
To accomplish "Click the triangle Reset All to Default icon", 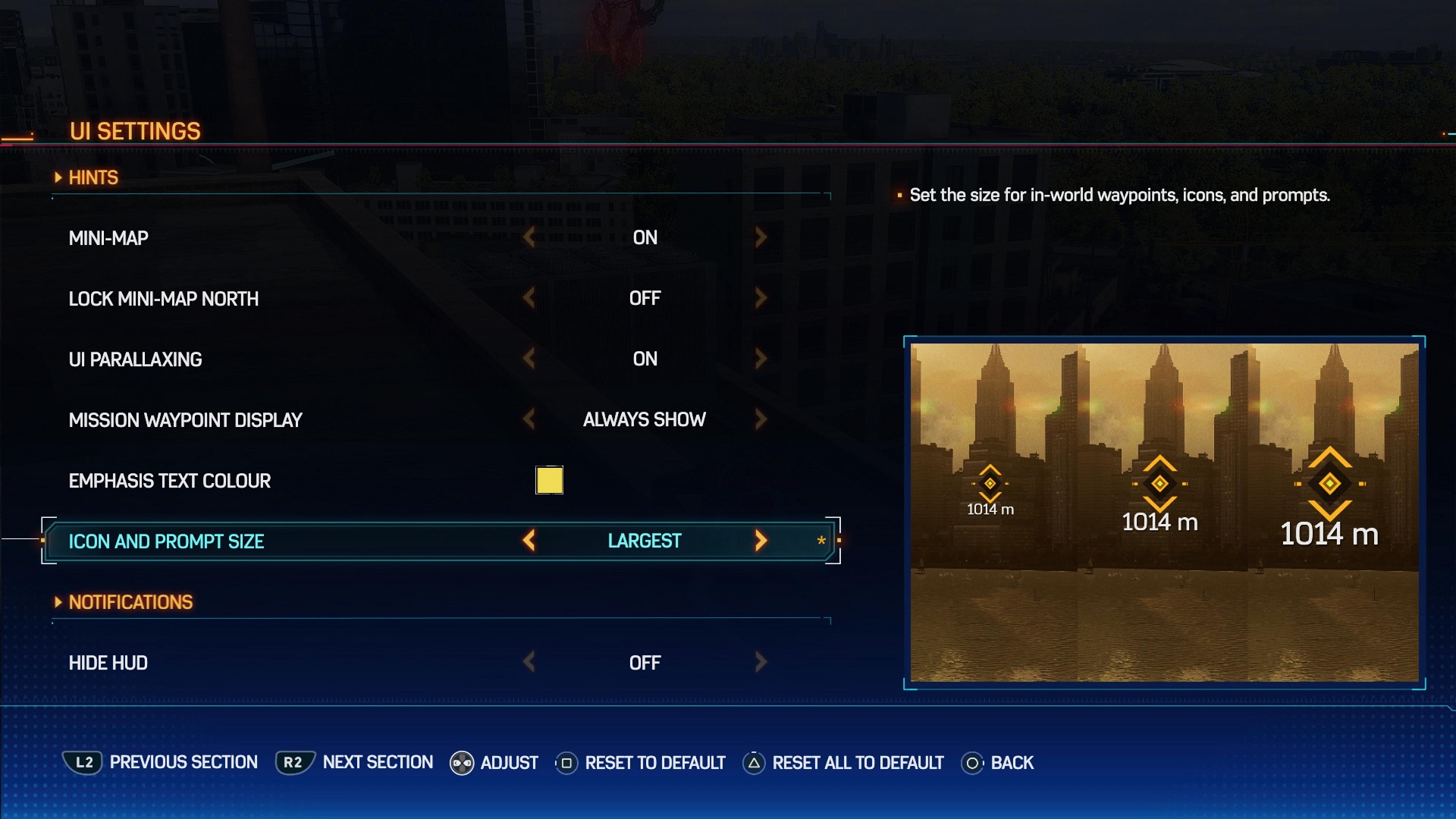I will point(753,763).
